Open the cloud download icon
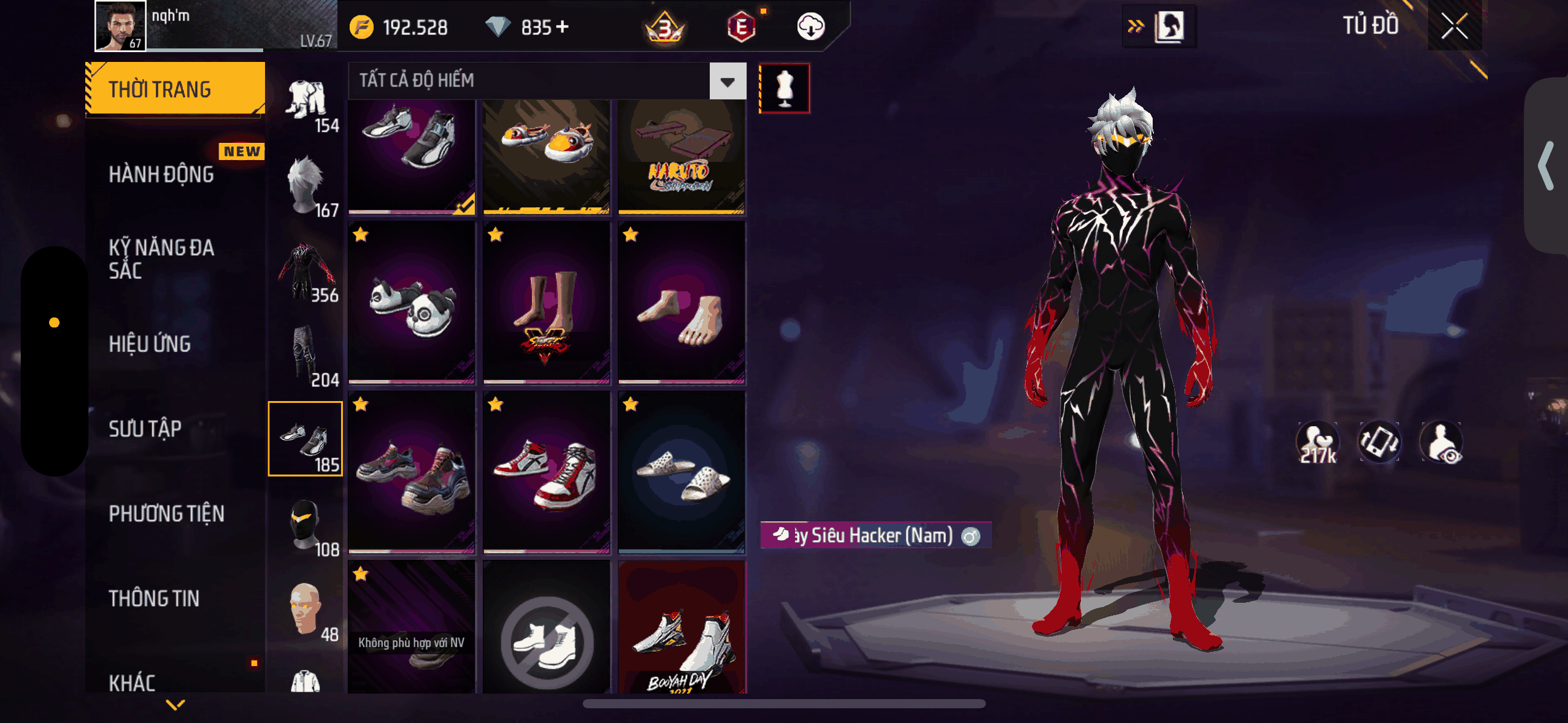Image resolution: width=1568 pixels, height=723 pixels. pos(810,27)
